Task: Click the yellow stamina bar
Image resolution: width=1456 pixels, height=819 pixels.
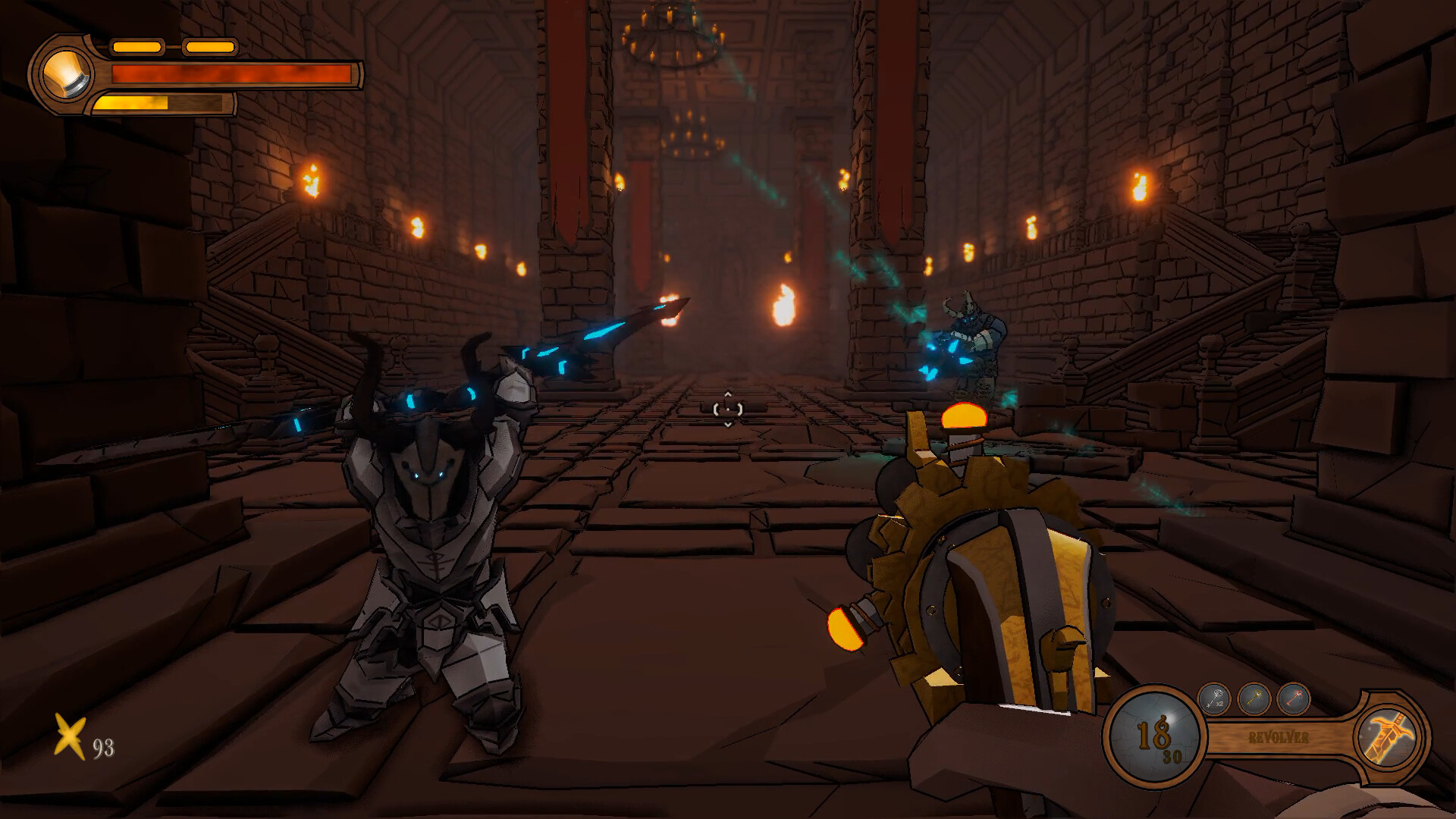Action: tap(133, 101)
